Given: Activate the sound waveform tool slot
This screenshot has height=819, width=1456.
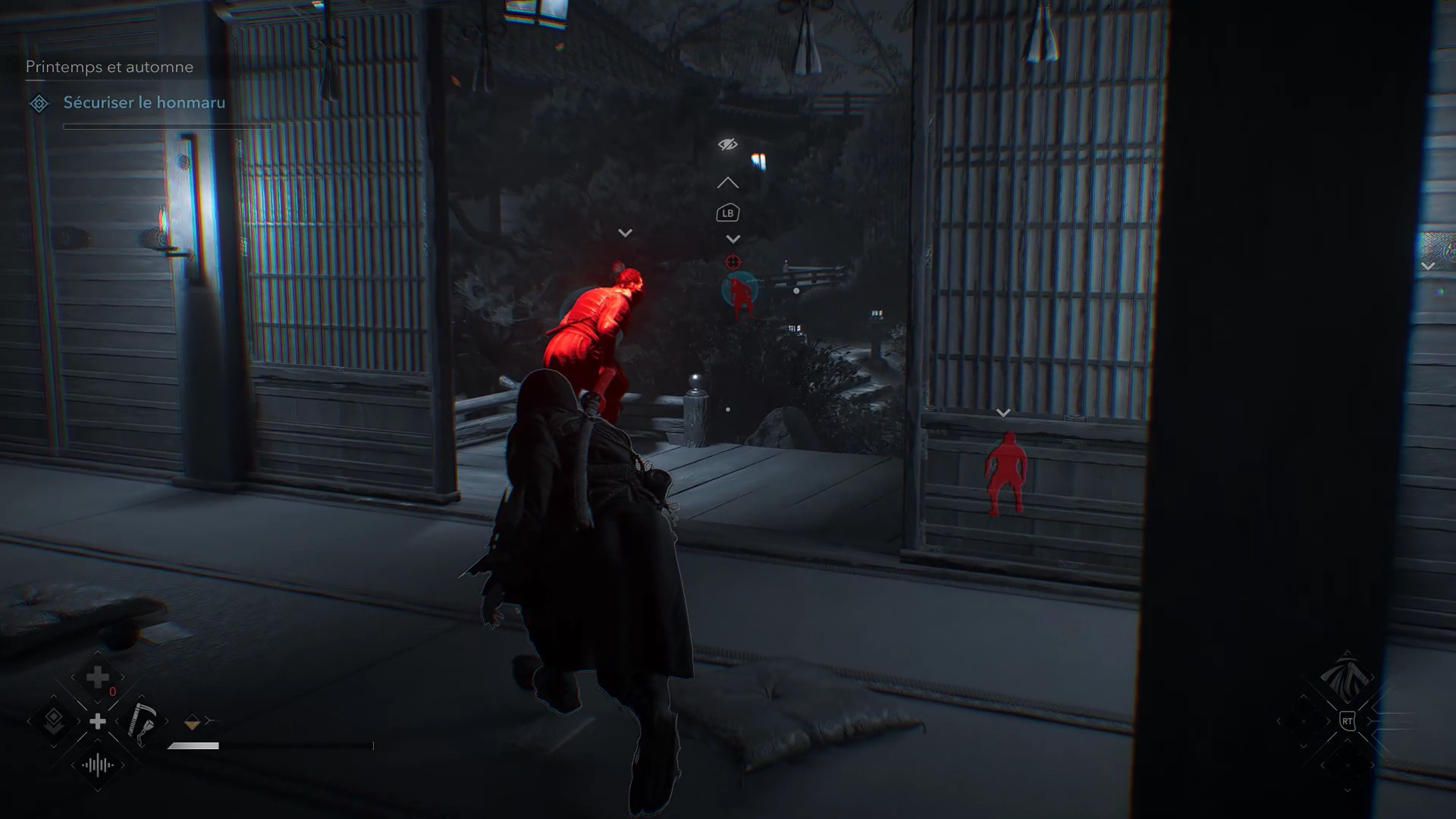Looking at the screenshot, I should tap(98, 765).
